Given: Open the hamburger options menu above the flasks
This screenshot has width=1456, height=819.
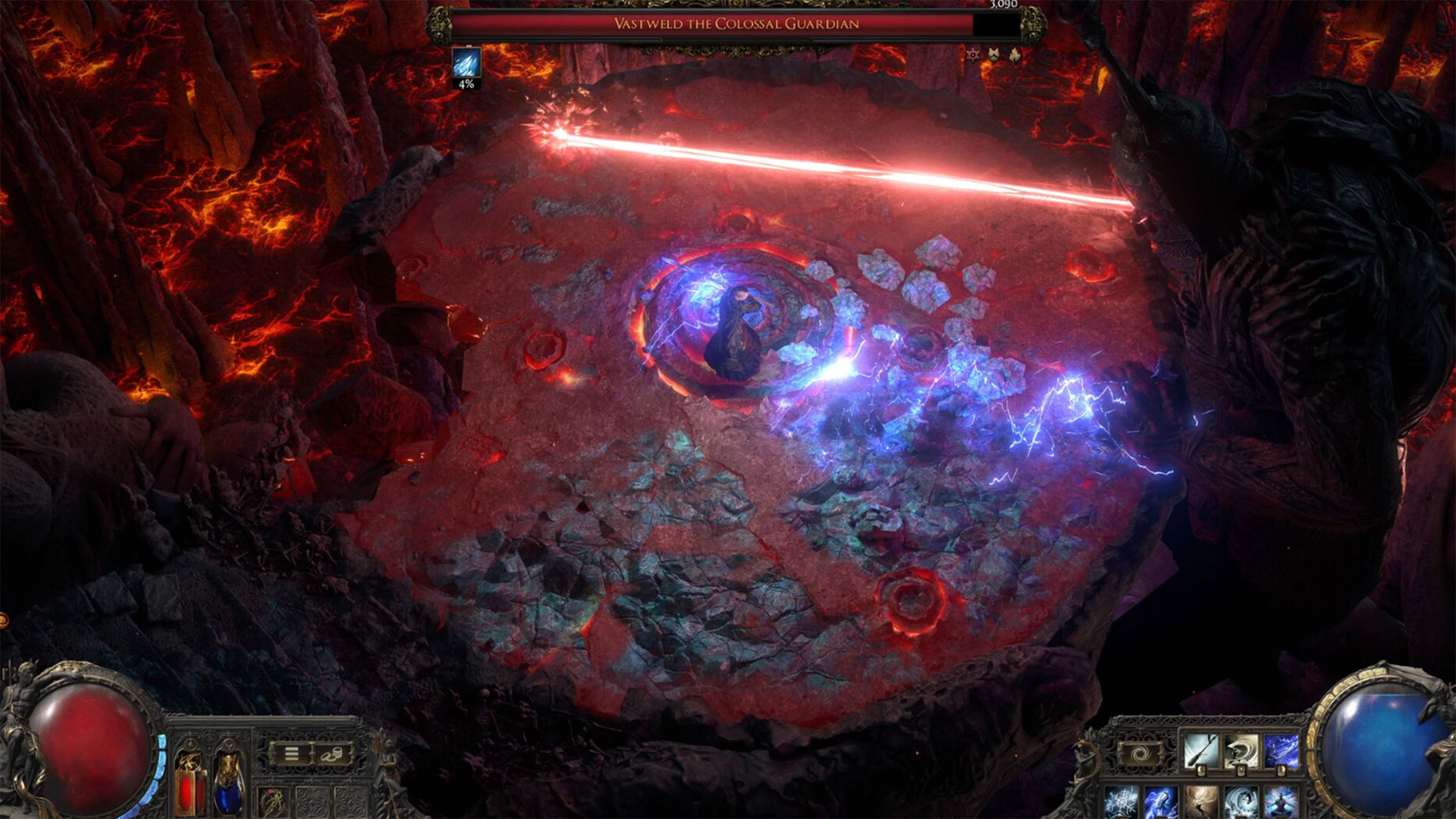Looking at the screenshot, I should (291, 754).
